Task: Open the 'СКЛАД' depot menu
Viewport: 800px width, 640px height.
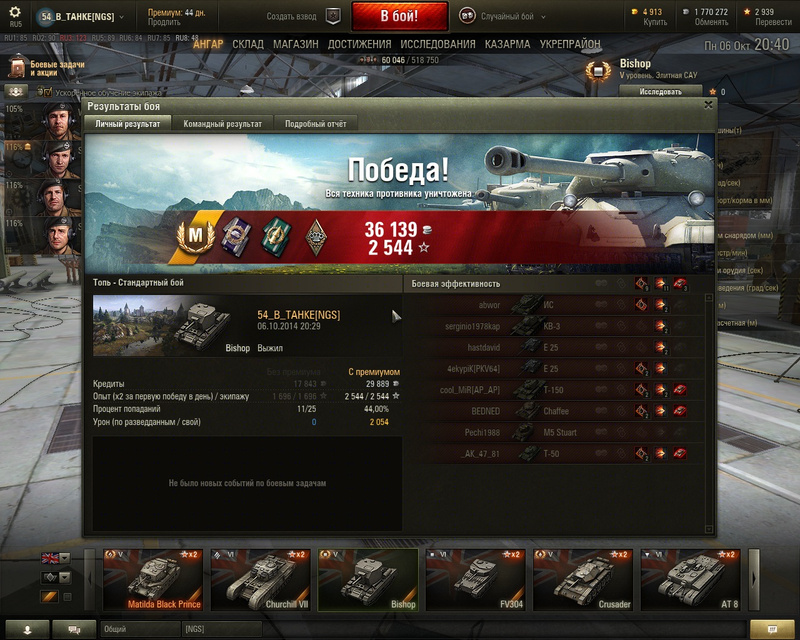Action: (248, 45)
